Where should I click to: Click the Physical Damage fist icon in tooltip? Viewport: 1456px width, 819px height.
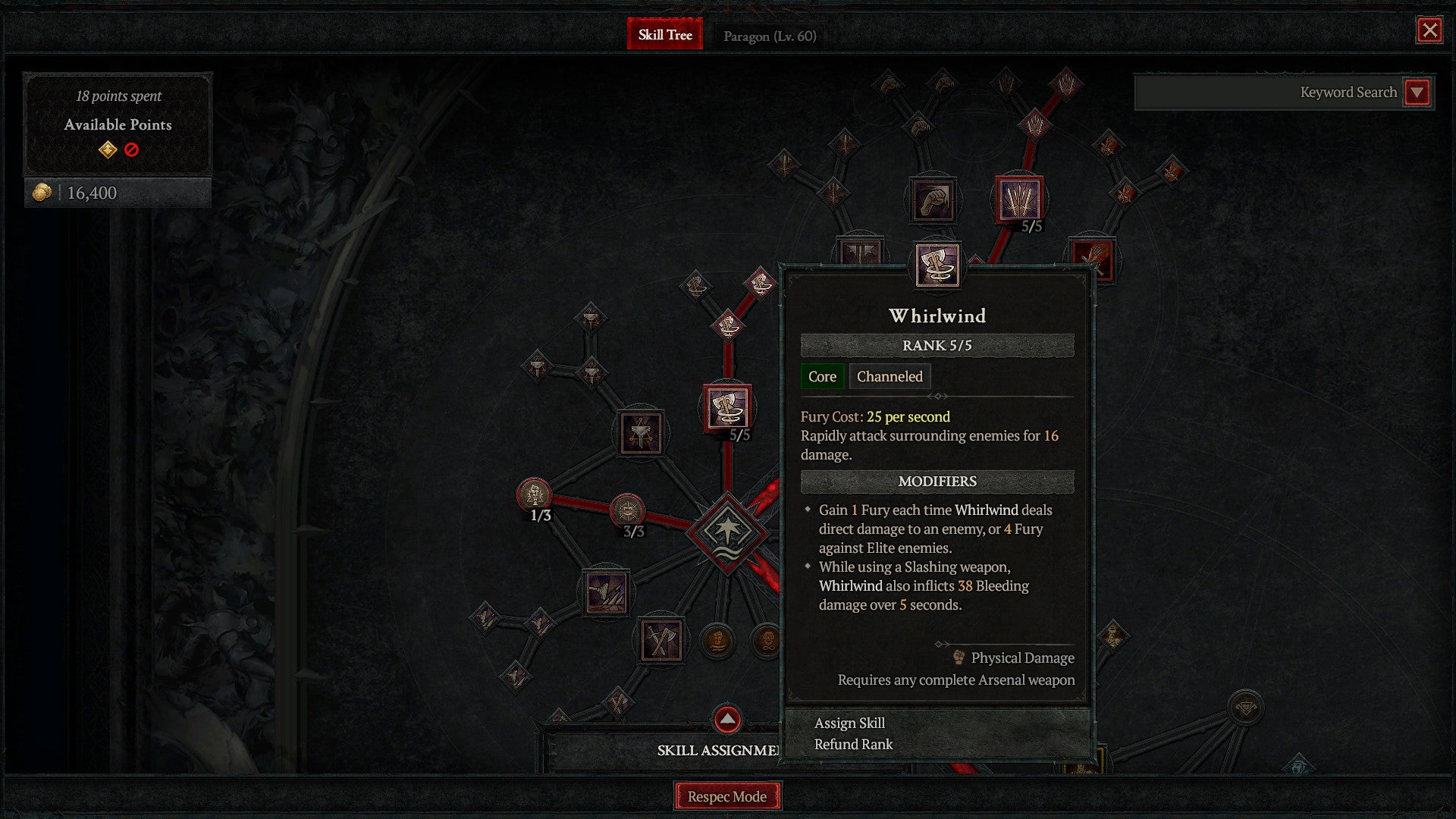click(958, 657)
